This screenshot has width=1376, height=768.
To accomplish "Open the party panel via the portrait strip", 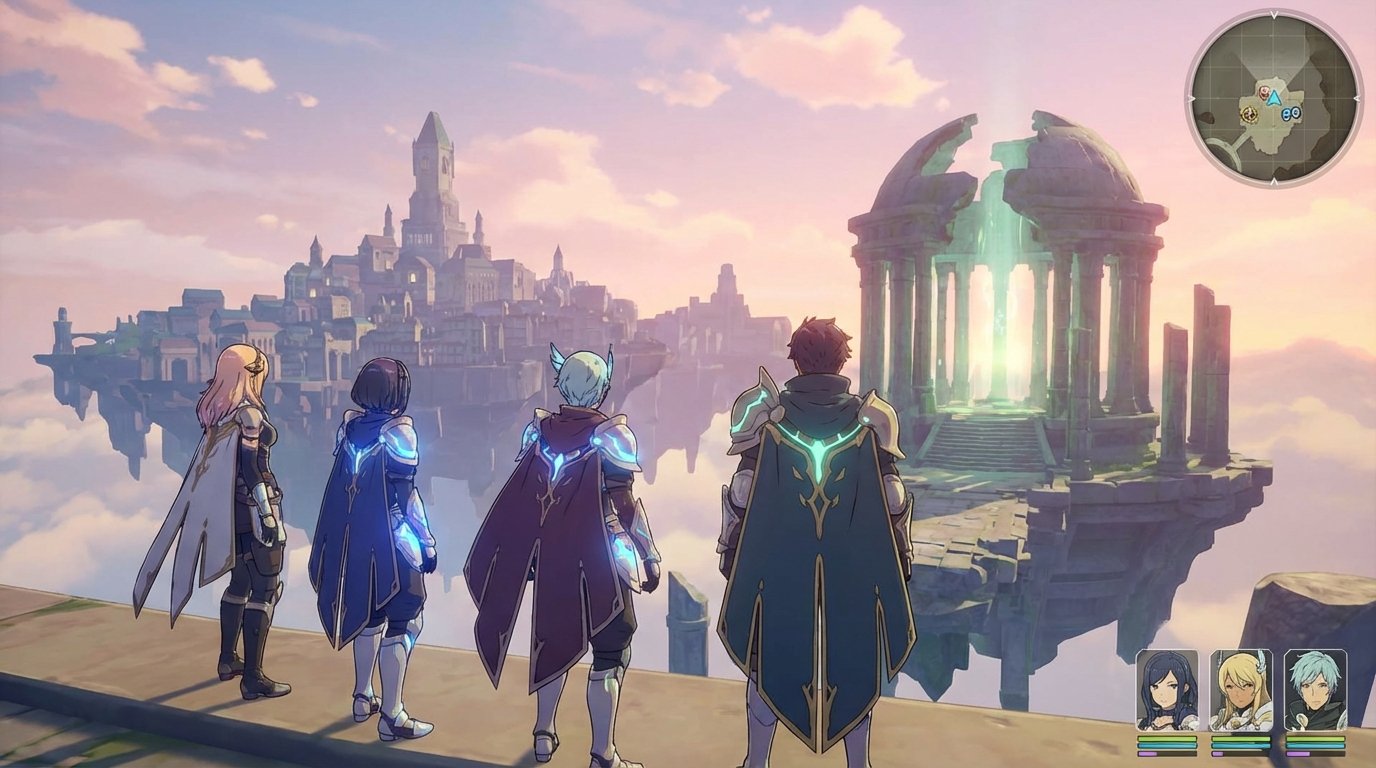I will pyautogui.click(x=1241, y=688).
